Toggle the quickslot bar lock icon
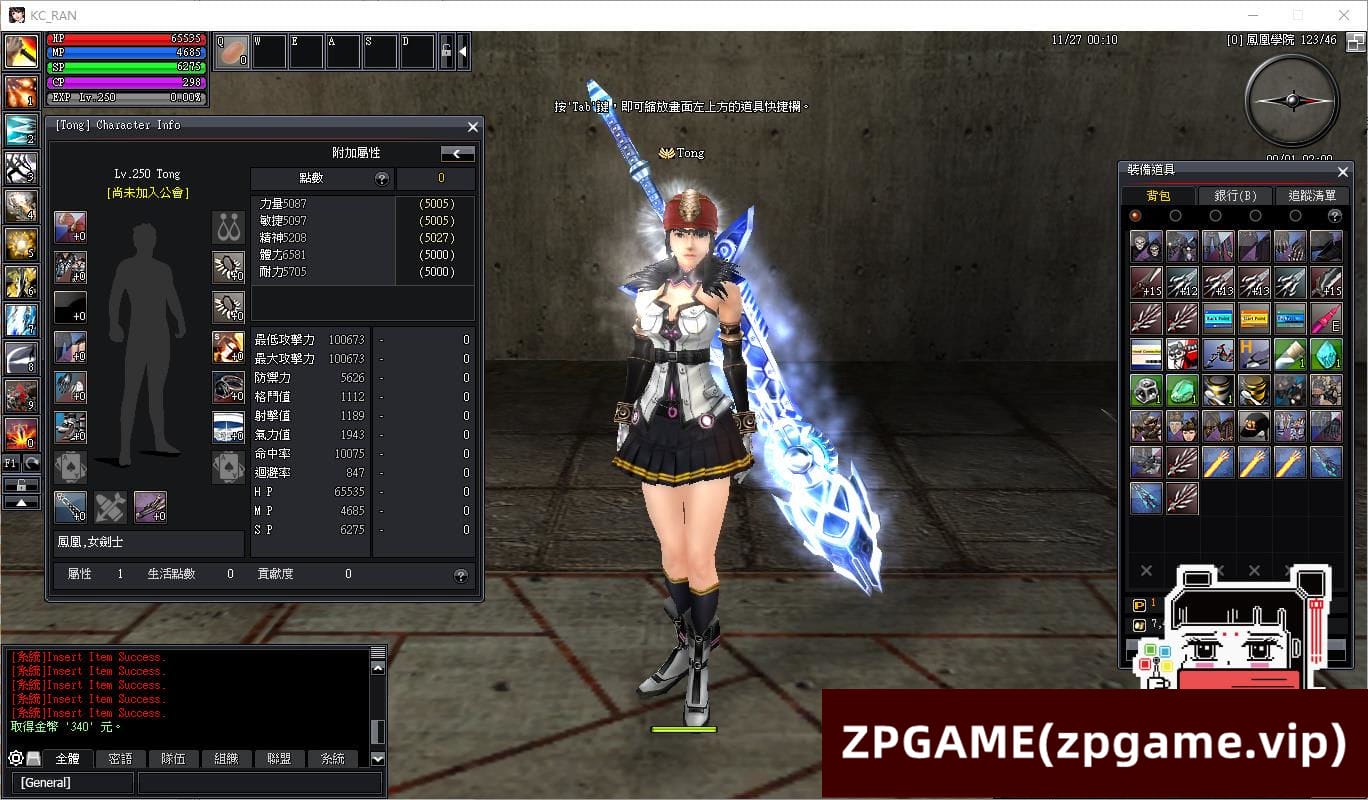The width and height of the screenshot is (1368, 800). click(446, 50)
